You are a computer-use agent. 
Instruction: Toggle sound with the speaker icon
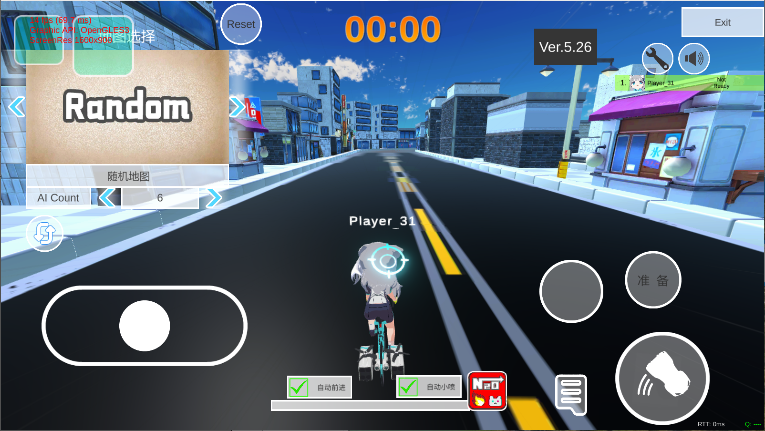694,57
